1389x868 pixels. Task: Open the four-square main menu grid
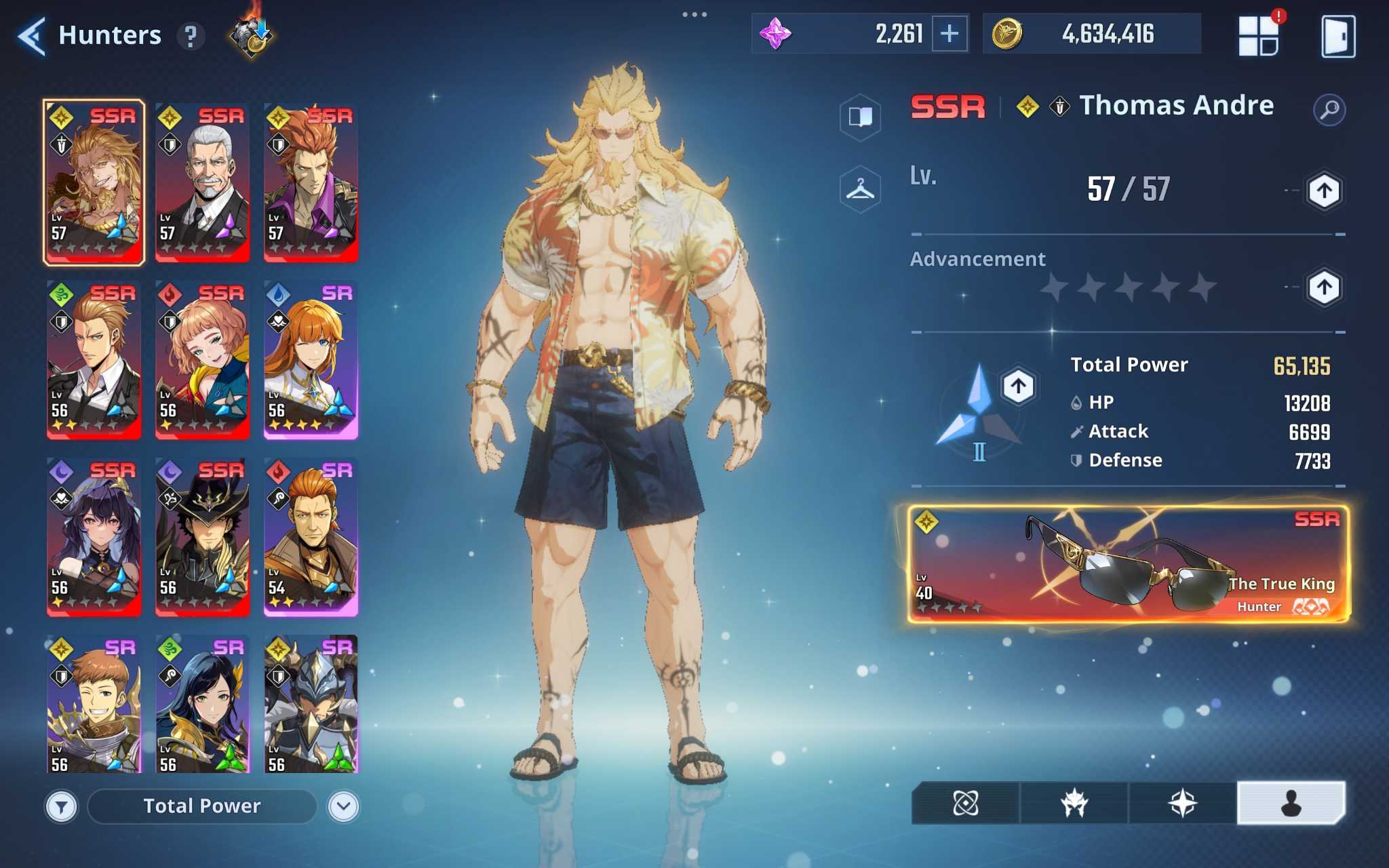coord(1258,35)
